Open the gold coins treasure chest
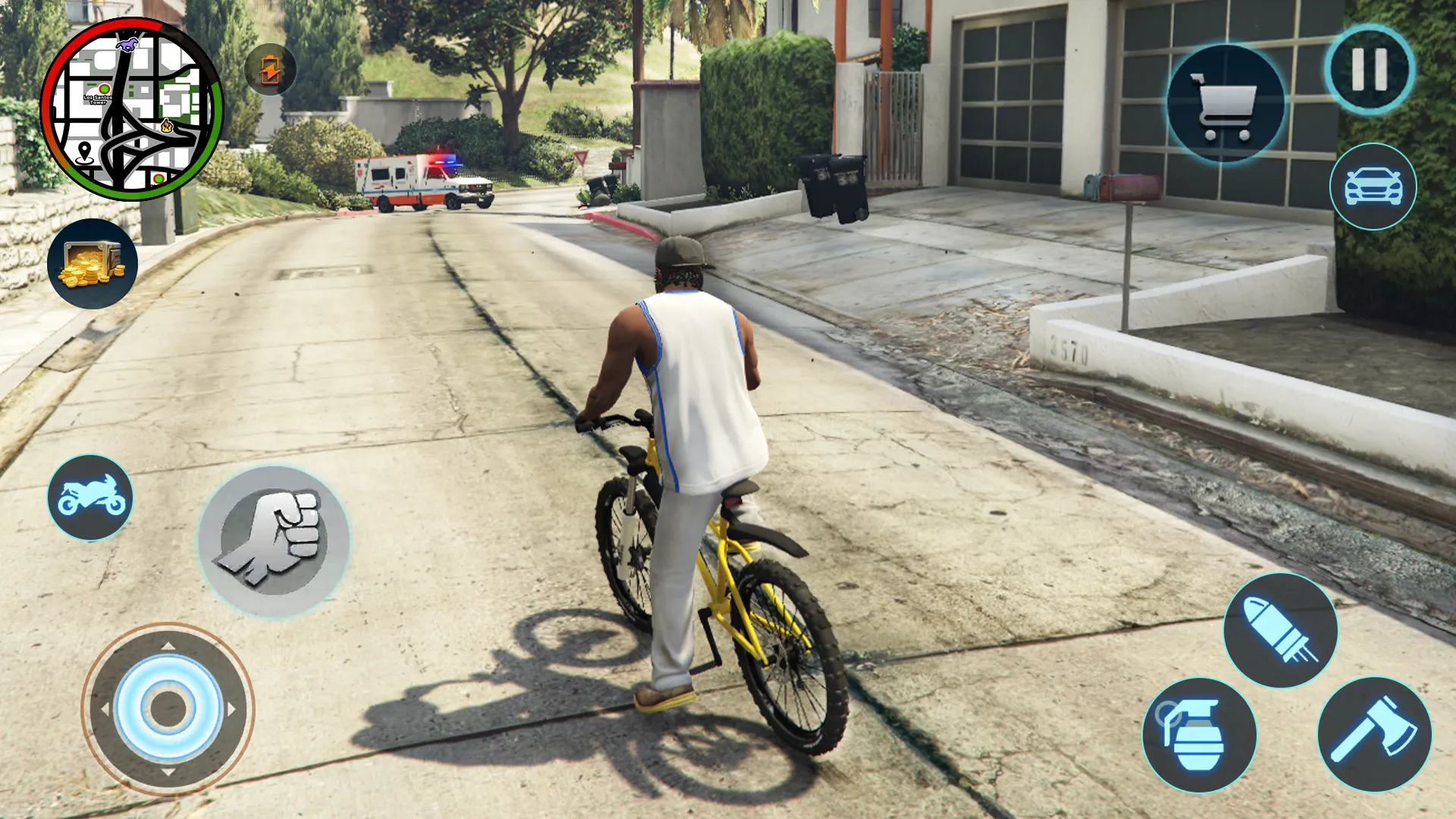The height and width of the screenshot is (819, 1456). [x=93, y=264]
